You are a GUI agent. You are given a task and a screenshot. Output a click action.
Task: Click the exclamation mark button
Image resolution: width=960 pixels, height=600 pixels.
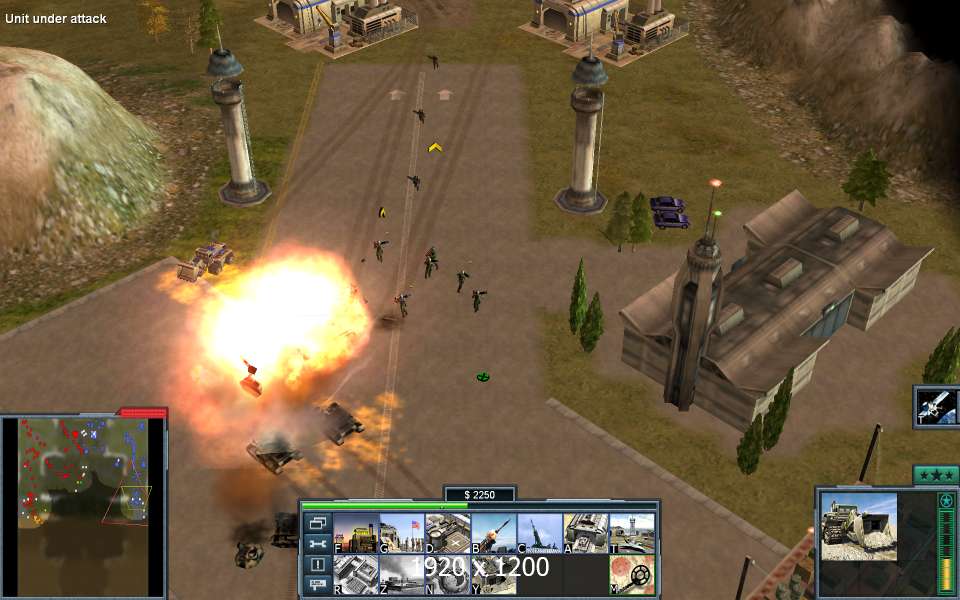point(317,564)
